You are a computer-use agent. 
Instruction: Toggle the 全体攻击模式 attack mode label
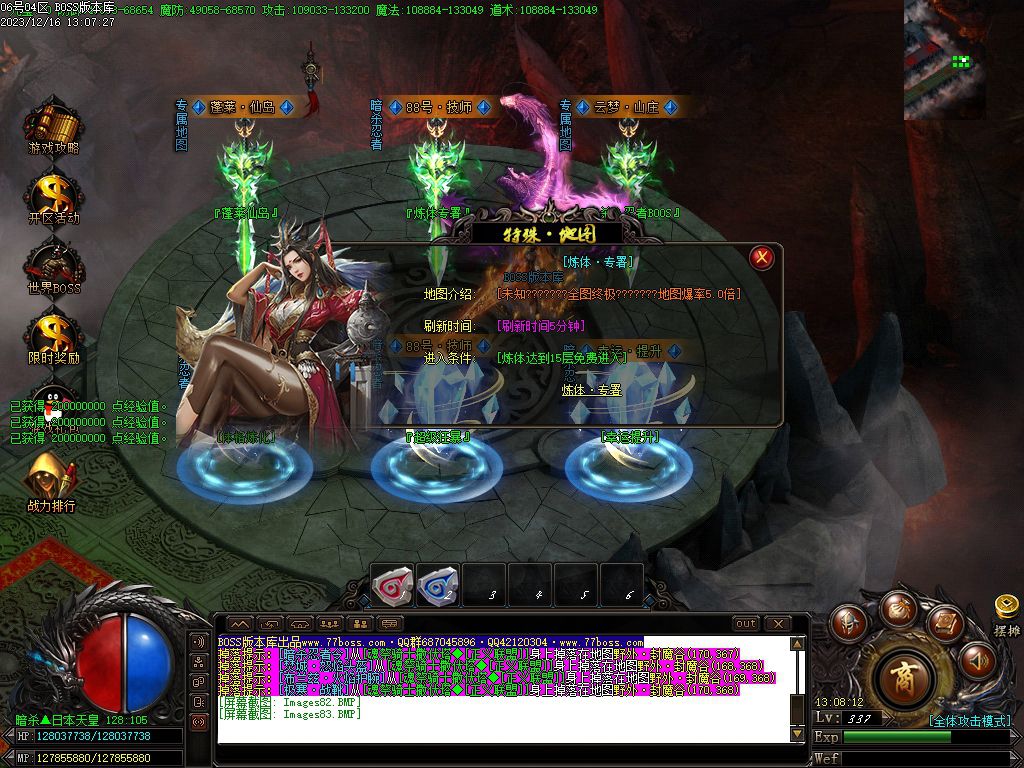pyautogui.click(x=968, y=721)
